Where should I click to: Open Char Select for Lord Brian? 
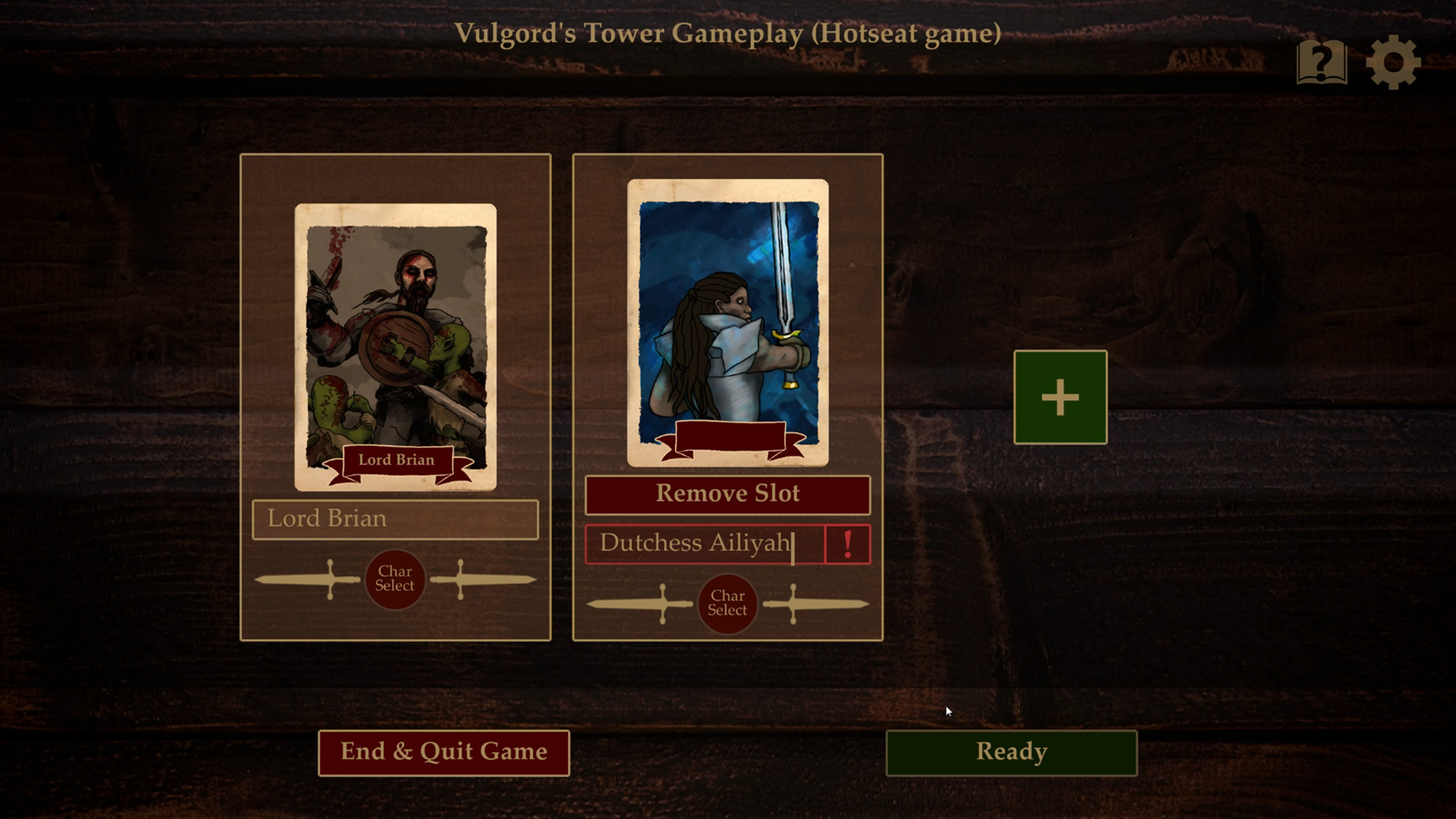(395, 579)
